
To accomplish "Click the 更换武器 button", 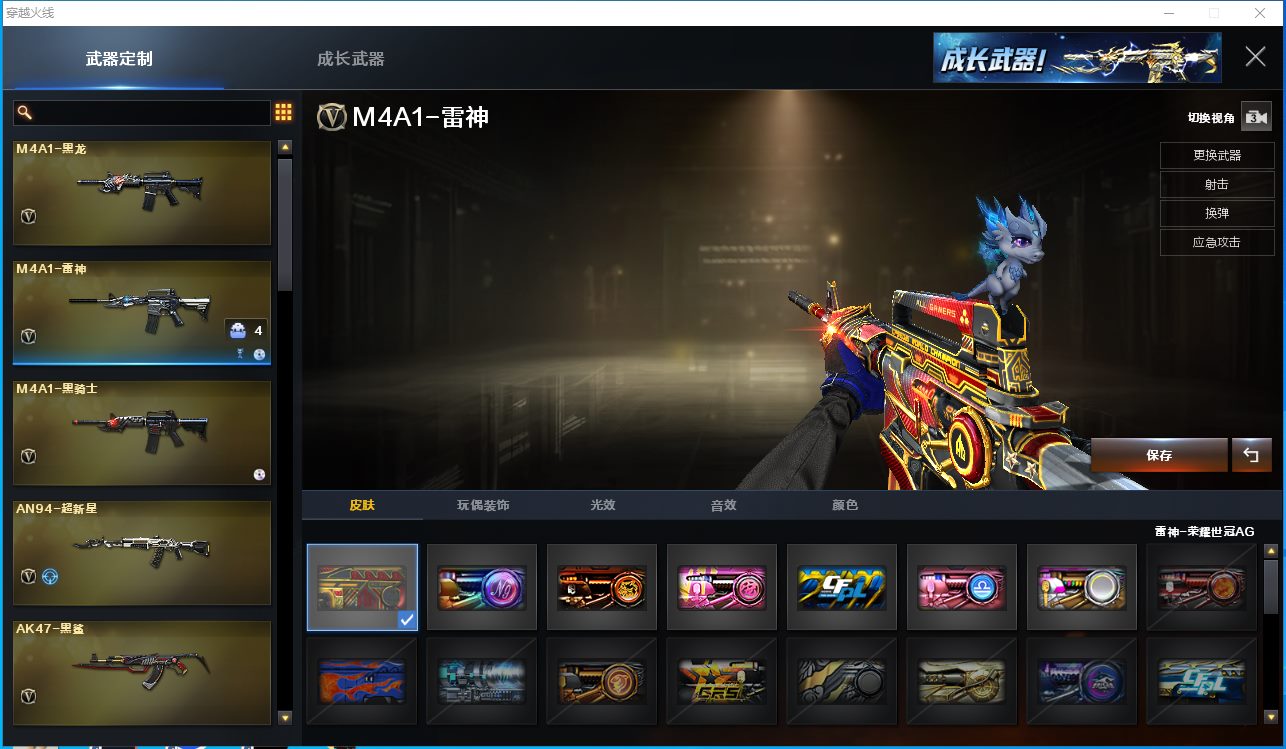I will [x=1216, y=156].
